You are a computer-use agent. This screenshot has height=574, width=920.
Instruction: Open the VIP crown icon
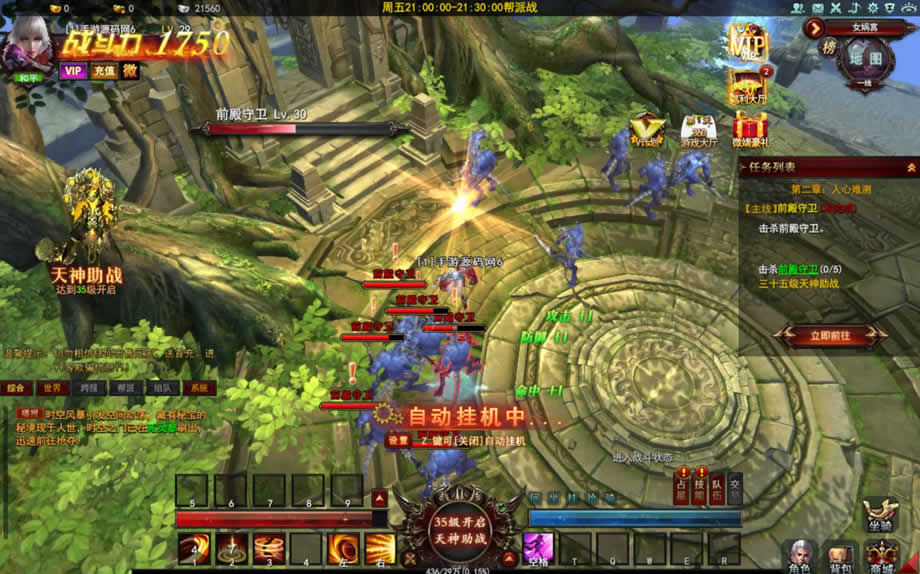click(746, 43)
